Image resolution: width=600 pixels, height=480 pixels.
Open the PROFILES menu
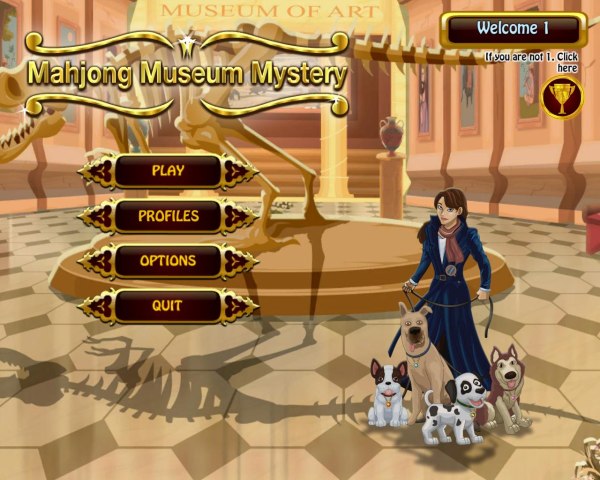pos(167,216)
